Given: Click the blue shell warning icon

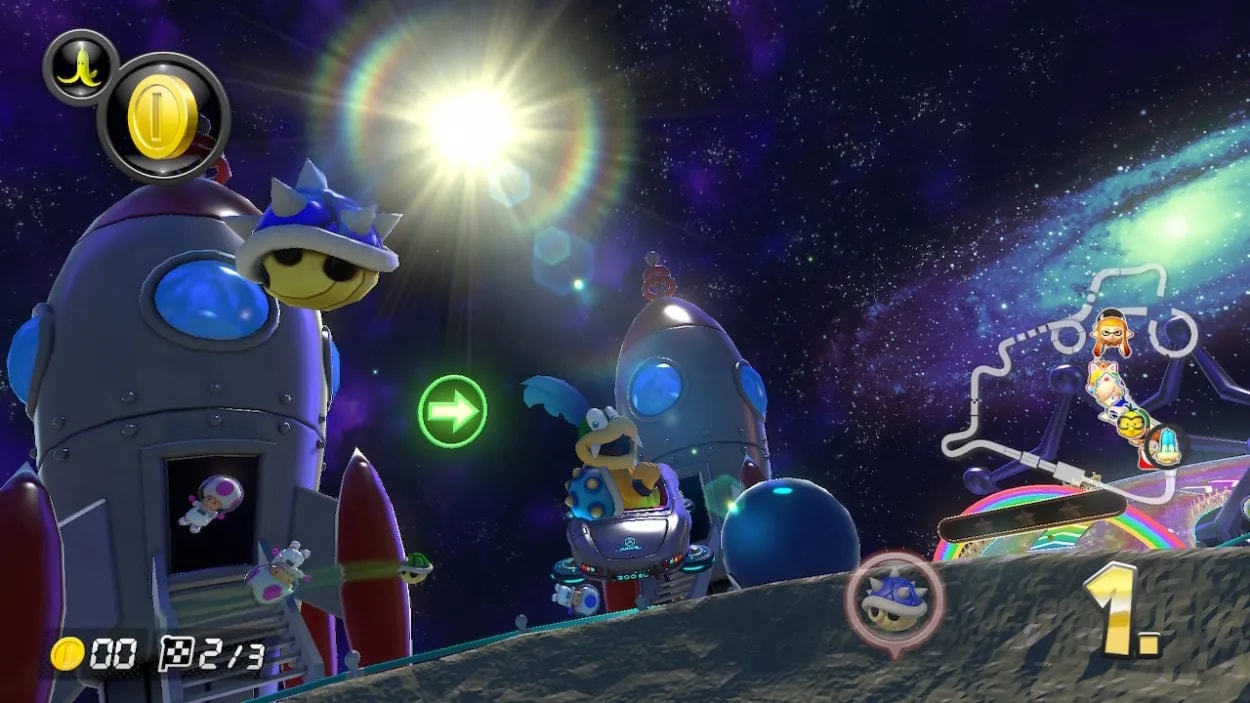Looking at the screenshot, I should 893,601.
